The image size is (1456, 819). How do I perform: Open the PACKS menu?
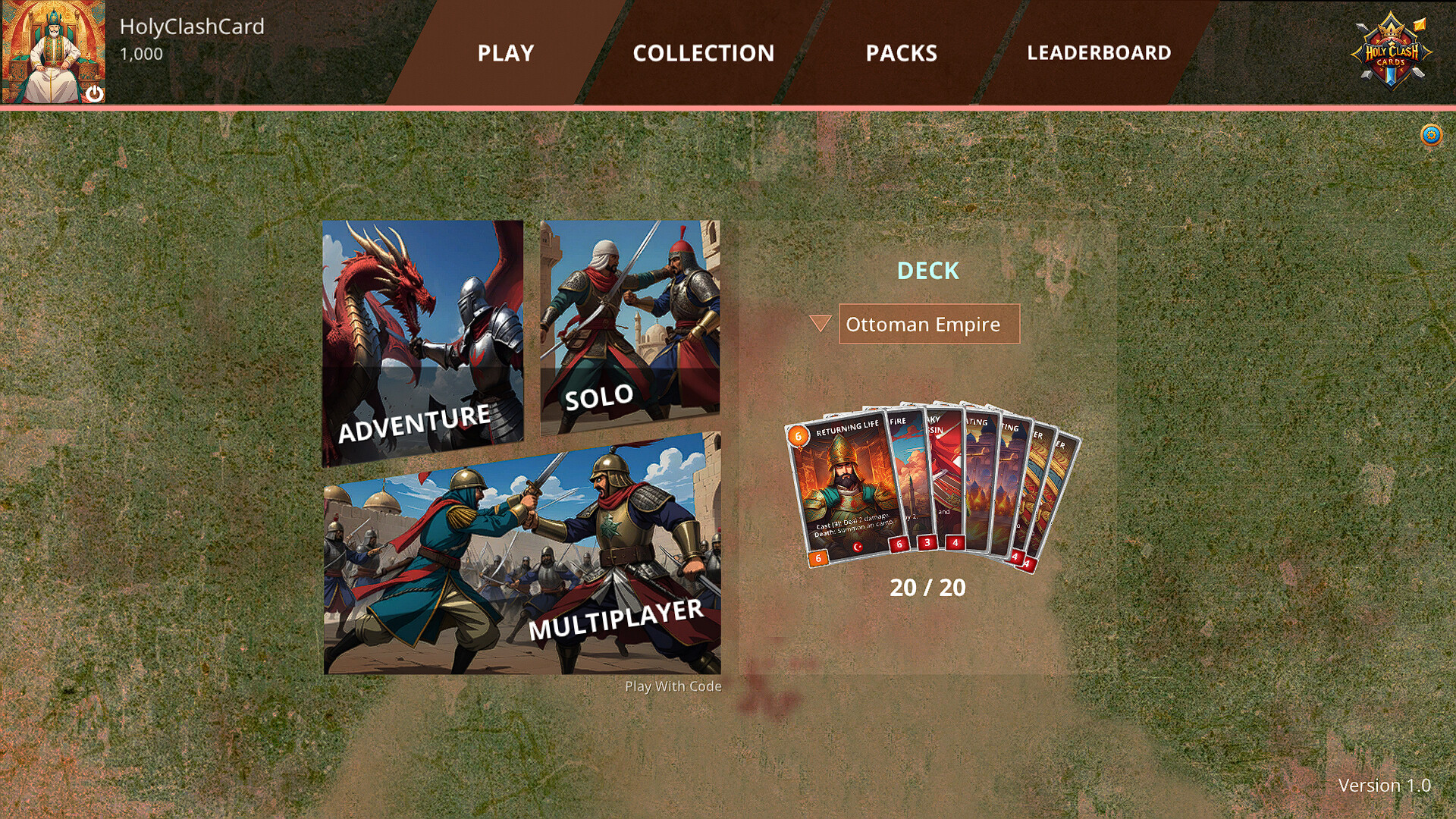tap(902, 53)
